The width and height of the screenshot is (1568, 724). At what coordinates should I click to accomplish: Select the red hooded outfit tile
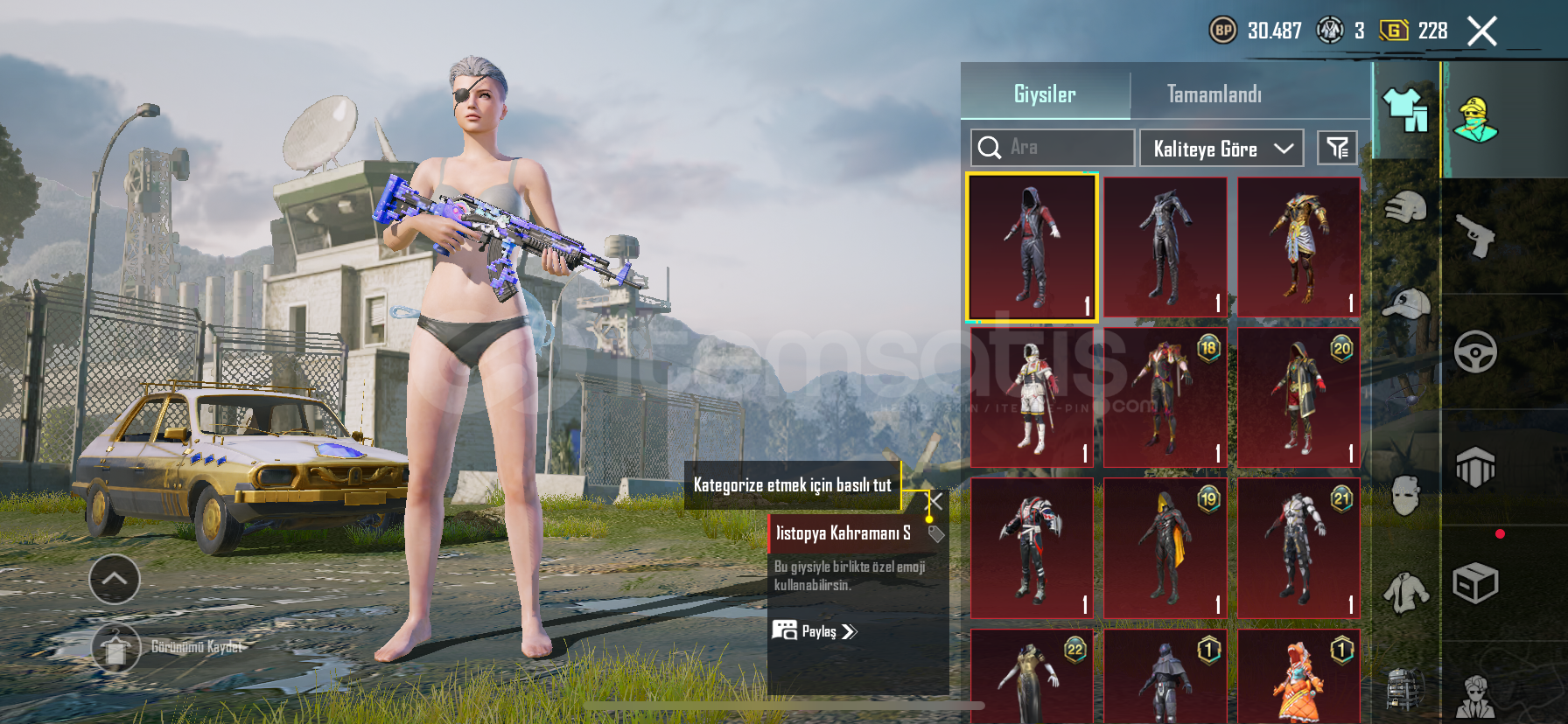(x=1032, y=247)
